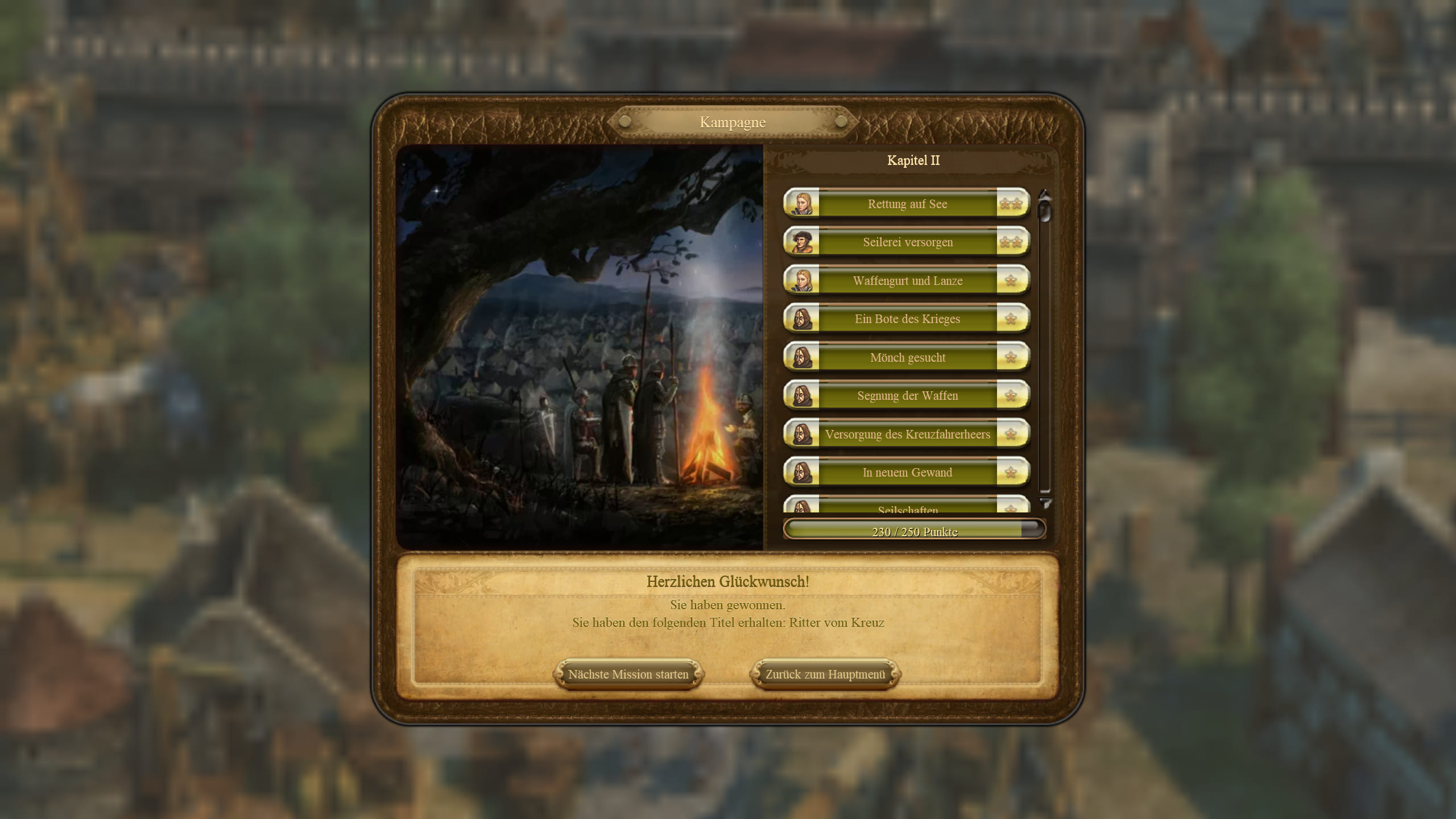Select the mission Rettung auf See
The image size is (1456, 819).
point(907,204)
